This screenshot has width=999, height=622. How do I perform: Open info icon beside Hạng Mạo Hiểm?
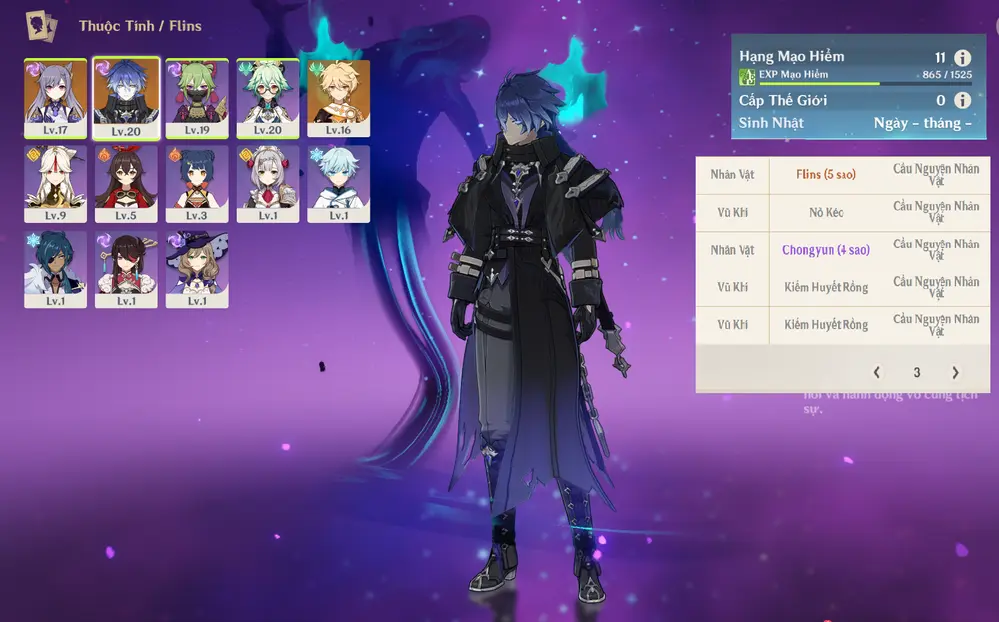point(962,58)
